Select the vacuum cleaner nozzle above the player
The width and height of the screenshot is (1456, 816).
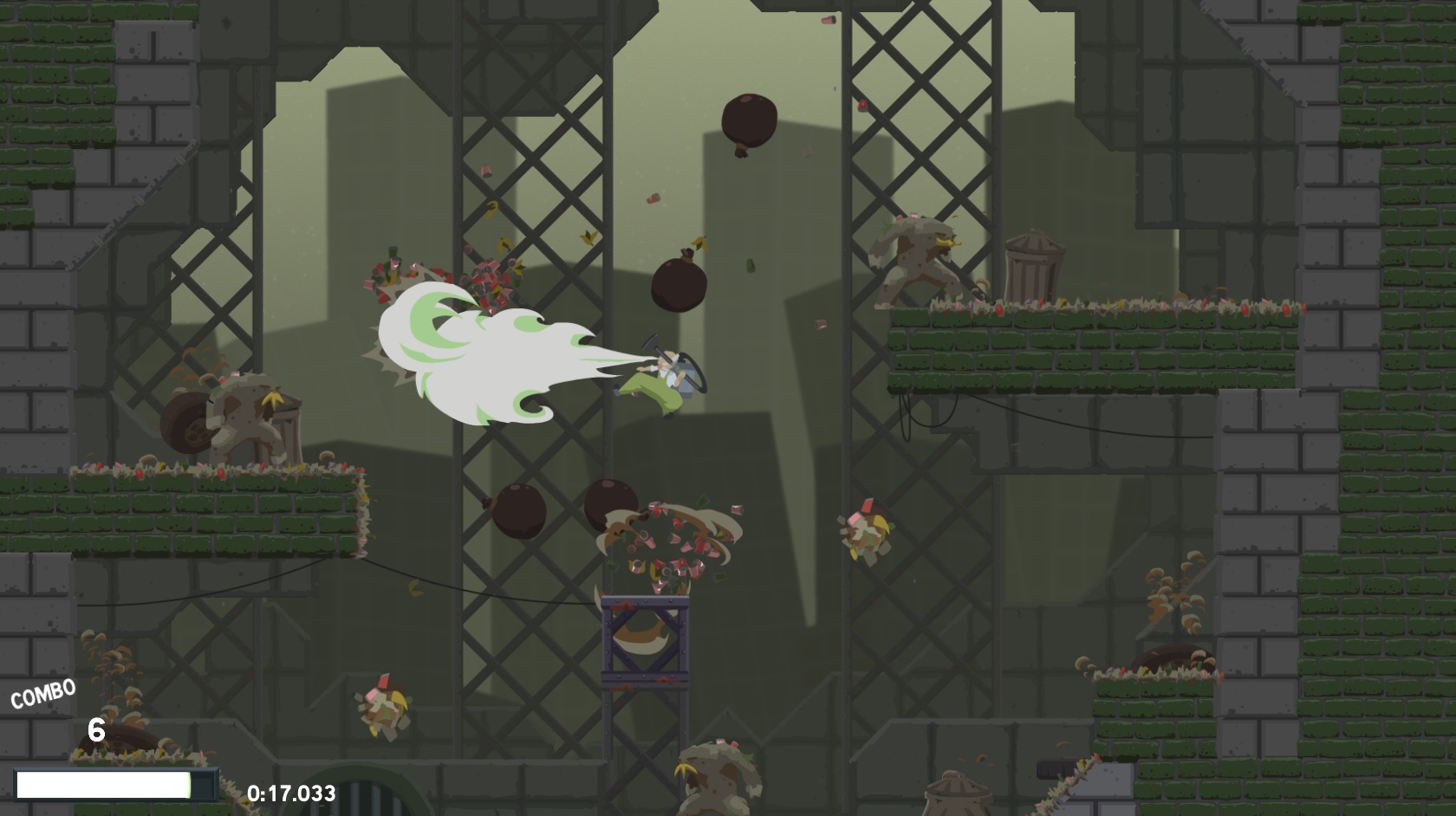(650, 342)
